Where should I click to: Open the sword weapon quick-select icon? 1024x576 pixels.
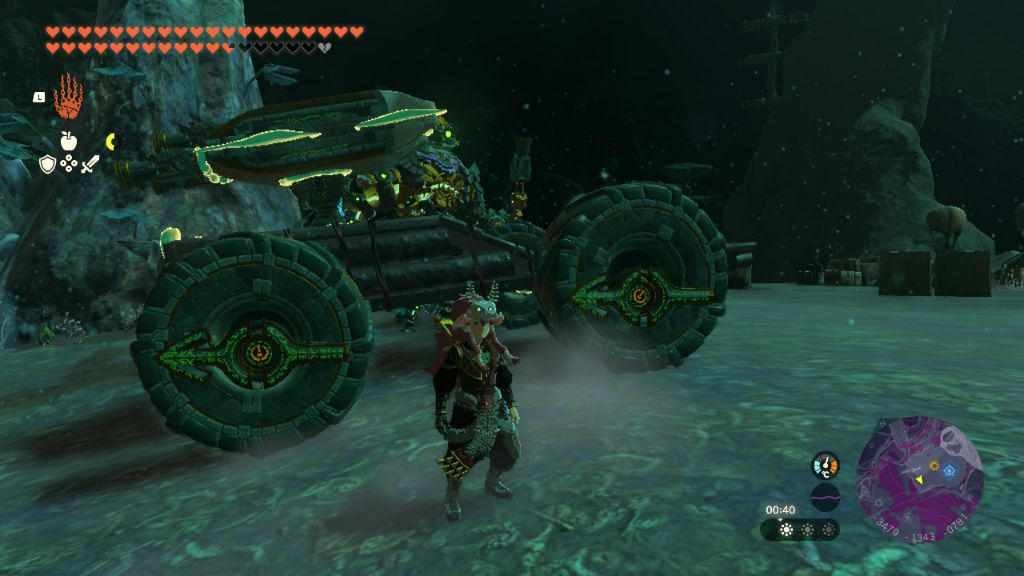click(90, 164)
